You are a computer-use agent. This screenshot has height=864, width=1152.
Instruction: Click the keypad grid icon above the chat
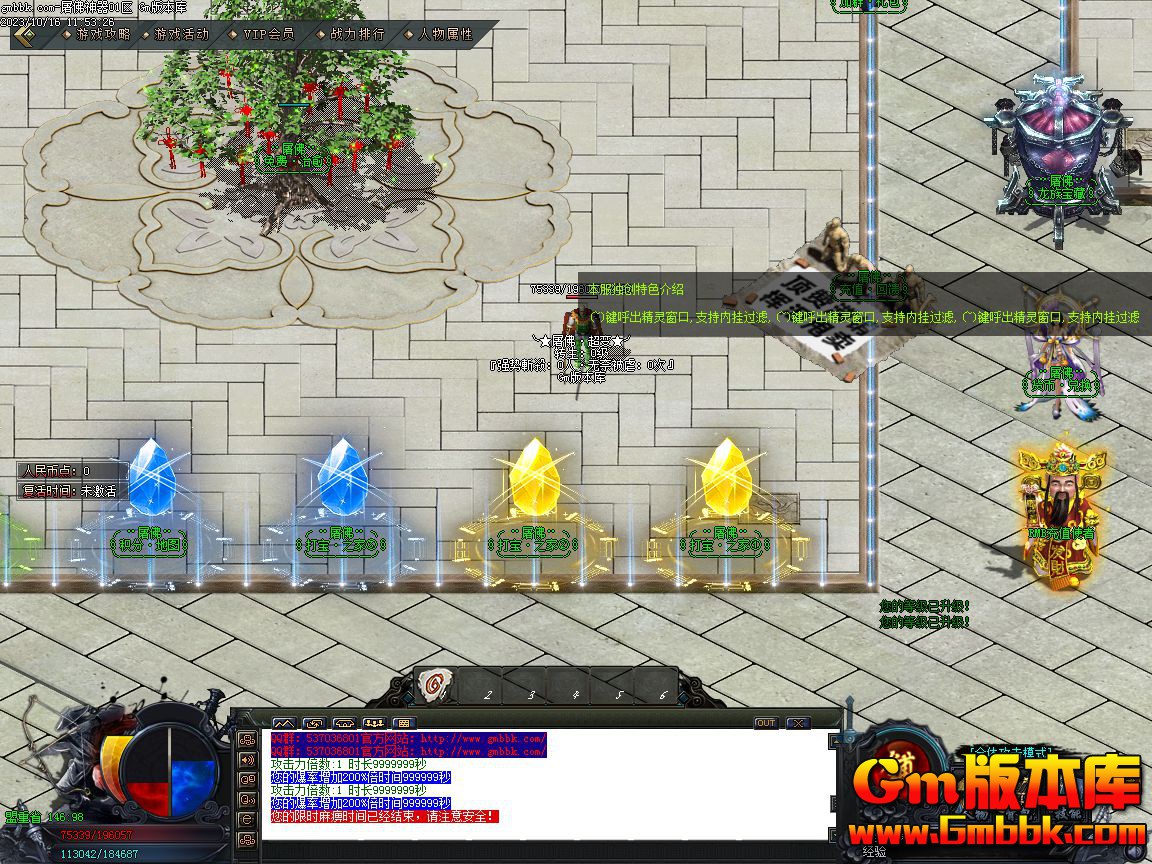pyautogui.click(x=405, y=722)
